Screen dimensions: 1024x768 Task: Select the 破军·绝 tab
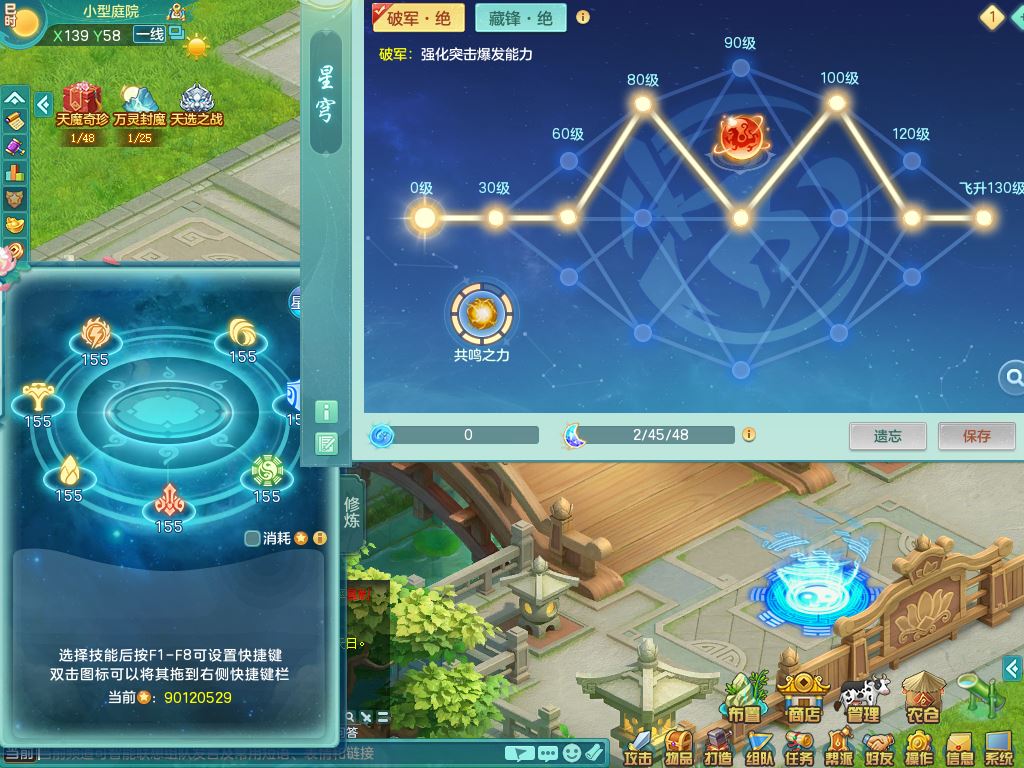tap(411, 18)
